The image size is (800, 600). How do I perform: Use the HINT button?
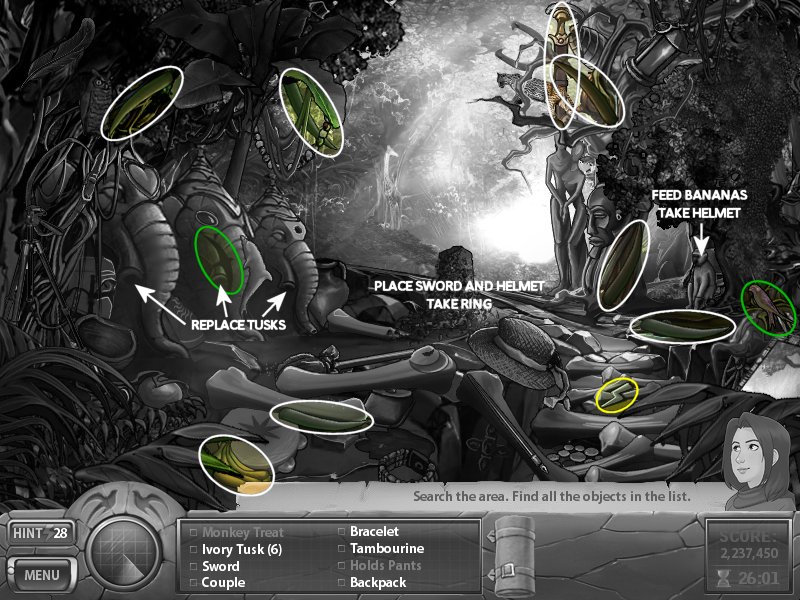point(42,534)
